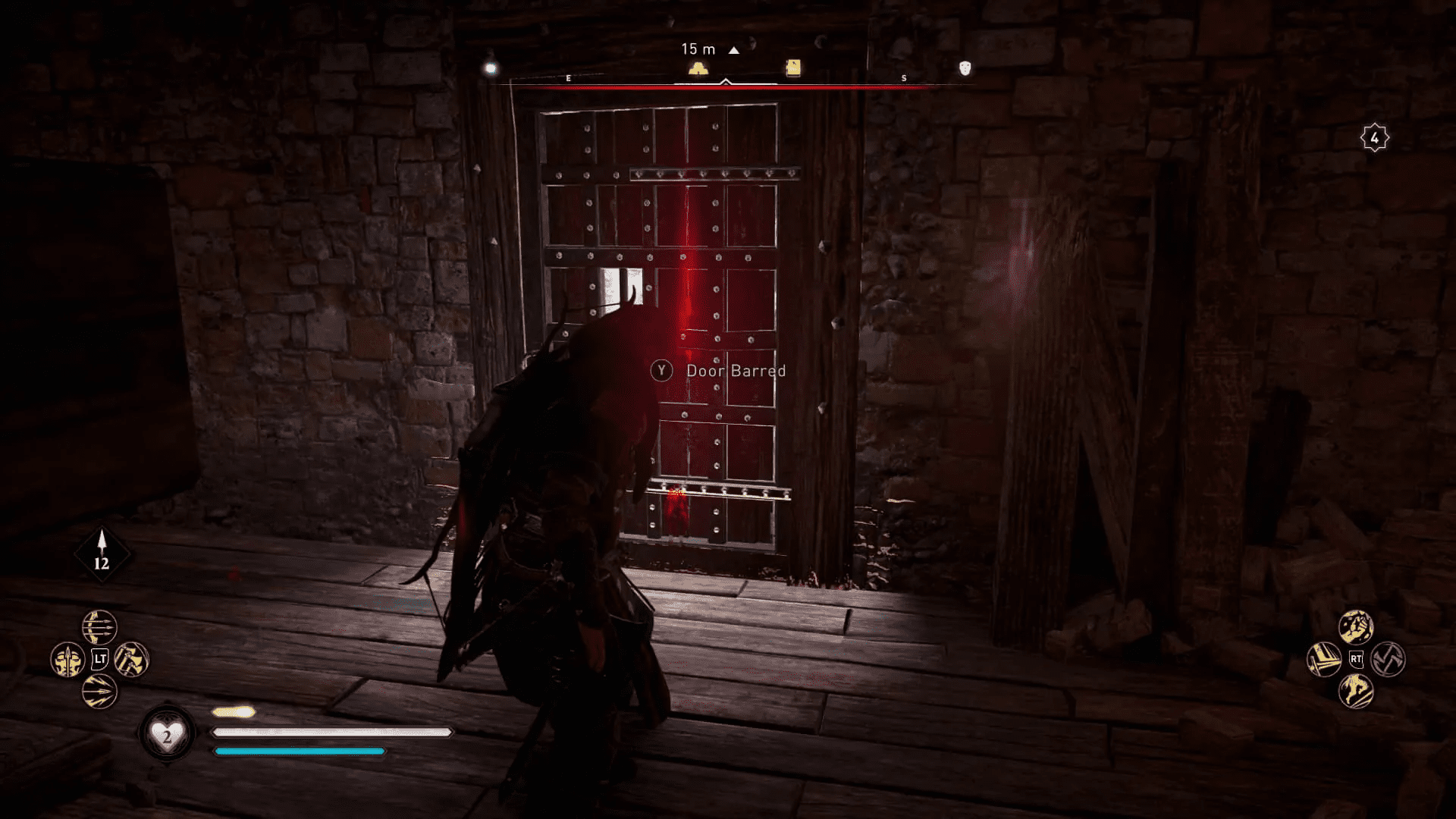This screenshot has width=1456, height=819.
Task: Select the Spear of Leonidas ability icon
Action: point(67,660)
